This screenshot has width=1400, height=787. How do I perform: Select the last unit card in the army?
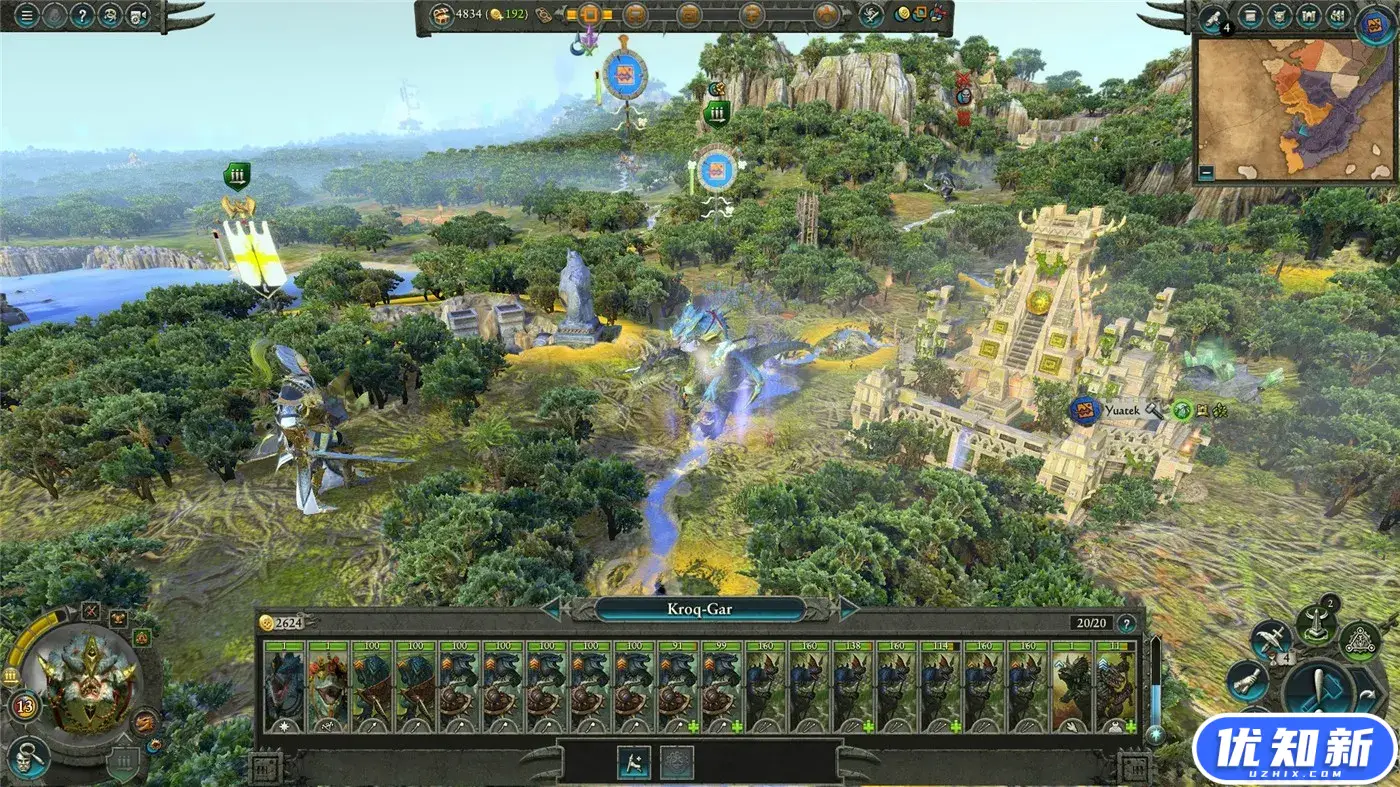coord(1116,687)
